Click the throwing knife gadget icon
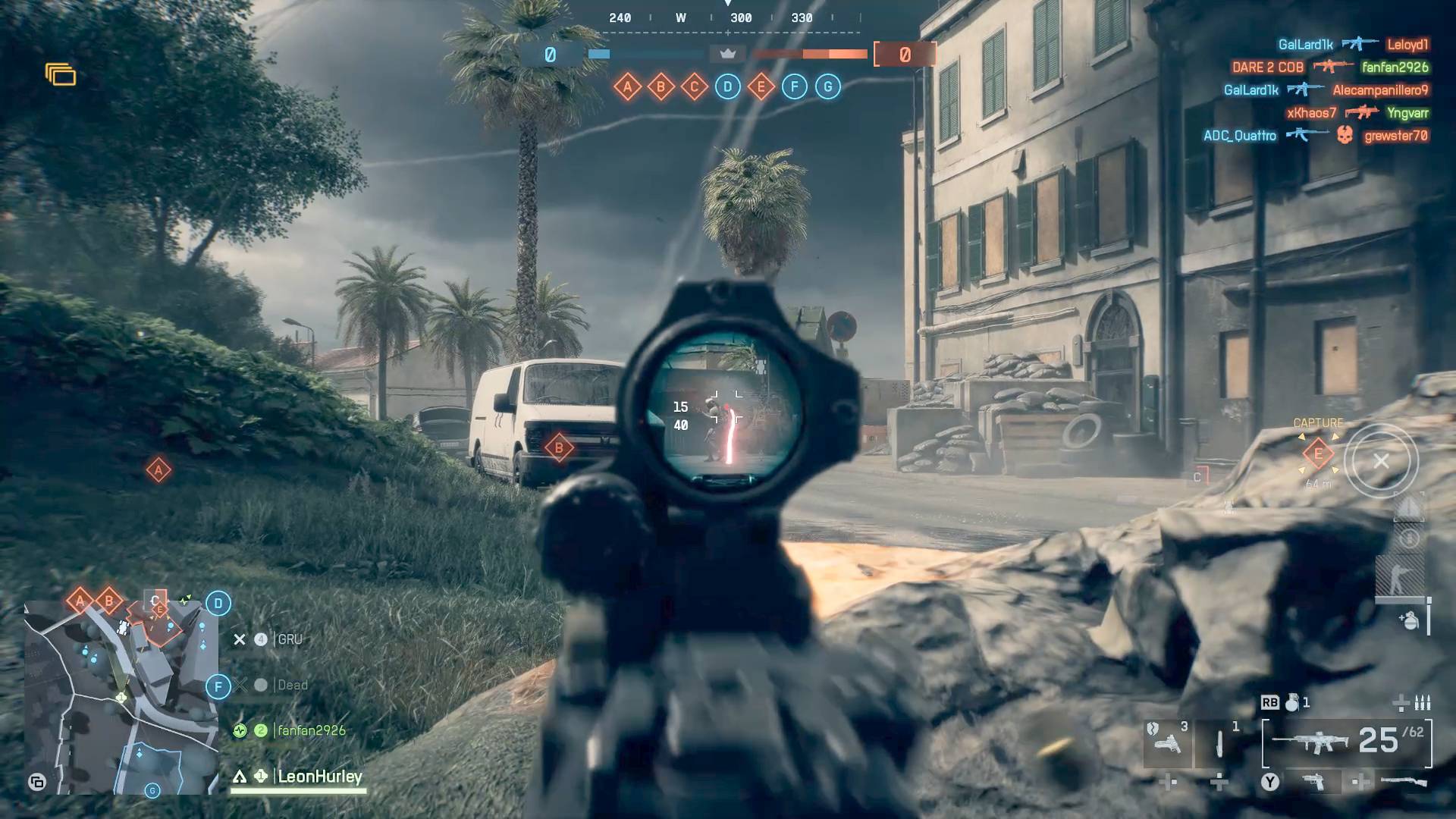 [x=1219, y=745]
